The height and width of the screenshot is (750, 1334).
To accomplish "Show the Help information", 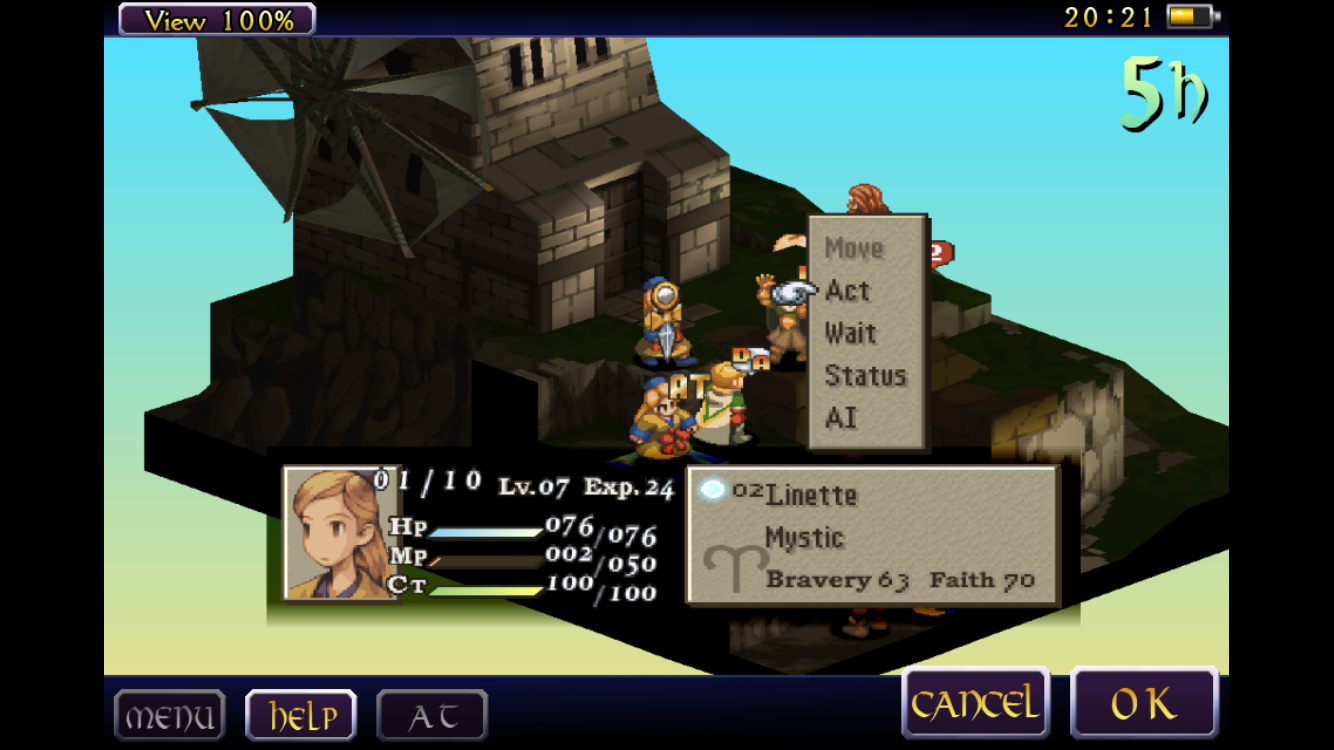I will (301, 716).
